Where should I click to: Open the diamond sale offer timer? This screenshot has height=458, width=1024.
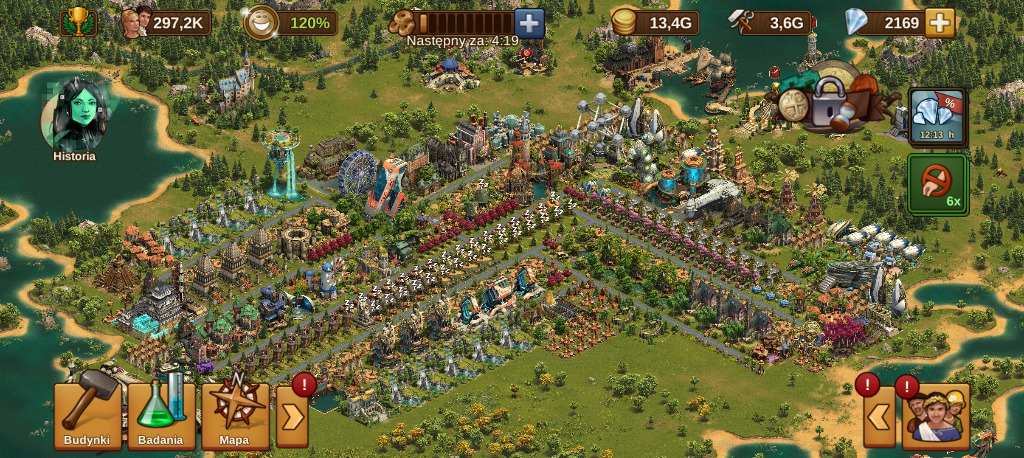pyautogui.click(x=937, y=117)
